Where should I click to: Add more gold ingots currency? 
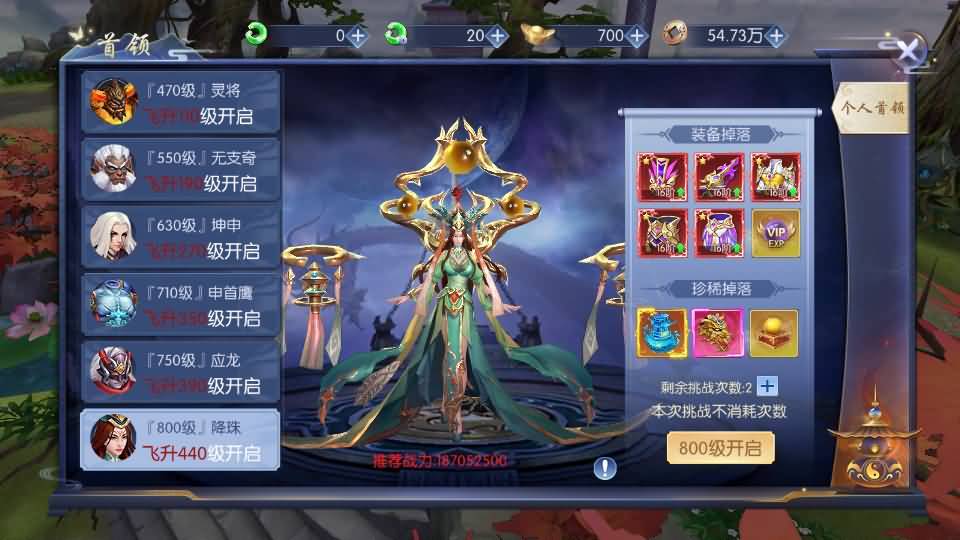point(637,36)
